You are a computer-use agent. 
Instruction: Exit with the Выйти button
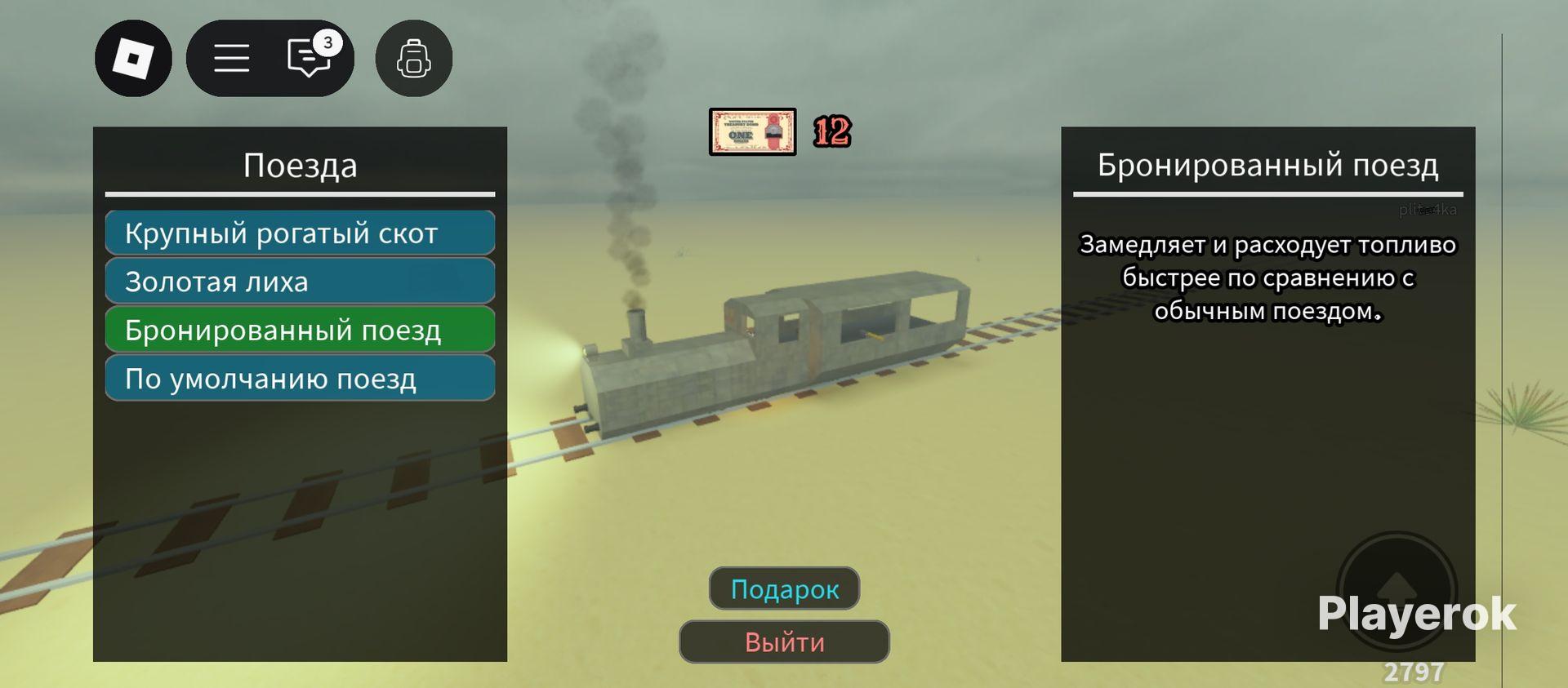(x=784, y=641)
